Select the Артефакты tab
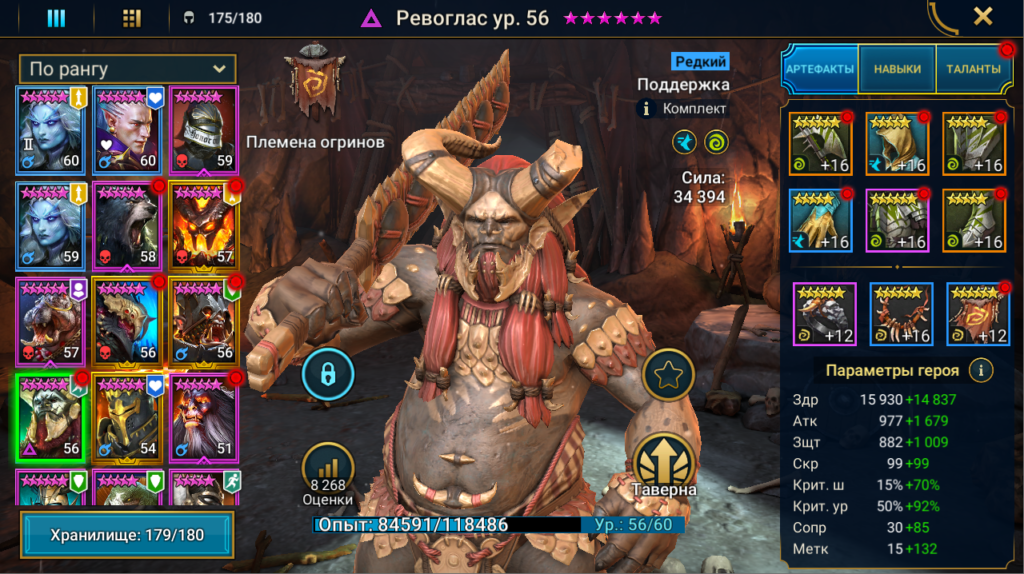The width and height of the screenshot is (1024, 574). (820, 69)
